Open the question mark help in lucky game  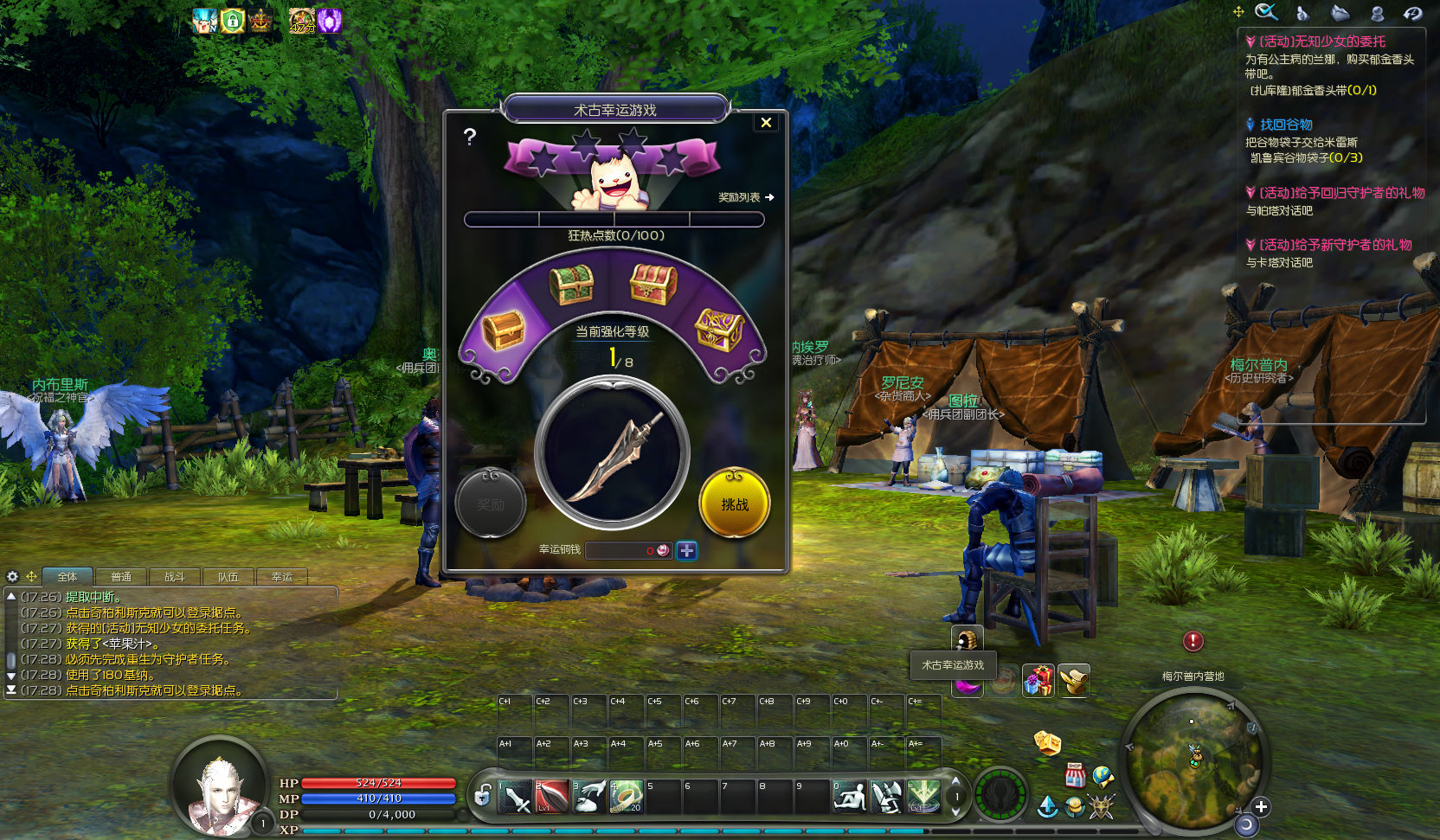tap(469, 136)
